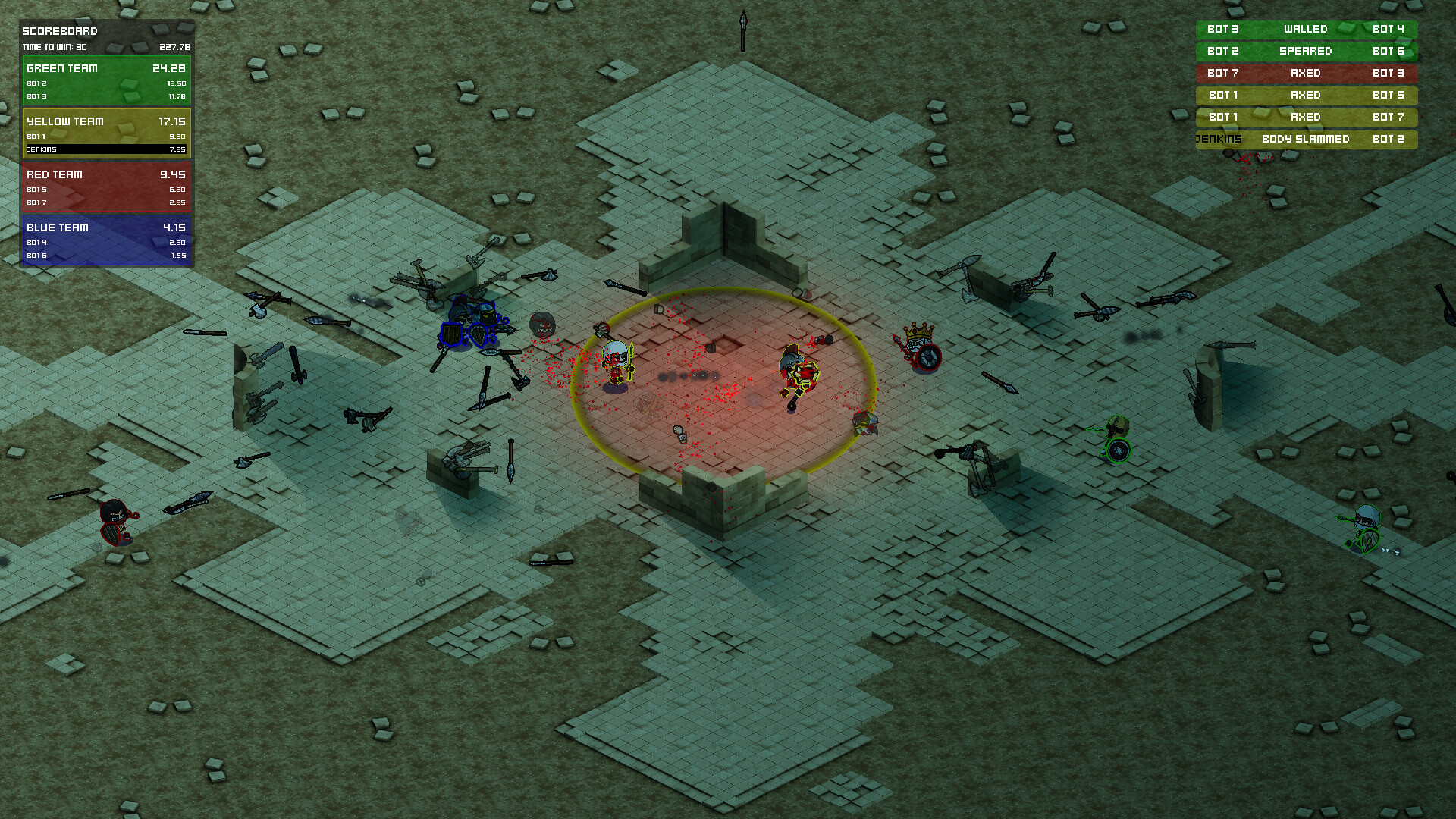Viewport: 1456px width, 819px height.
Task: Open the SCOREBOARD panel header
Action: [59, 31]
